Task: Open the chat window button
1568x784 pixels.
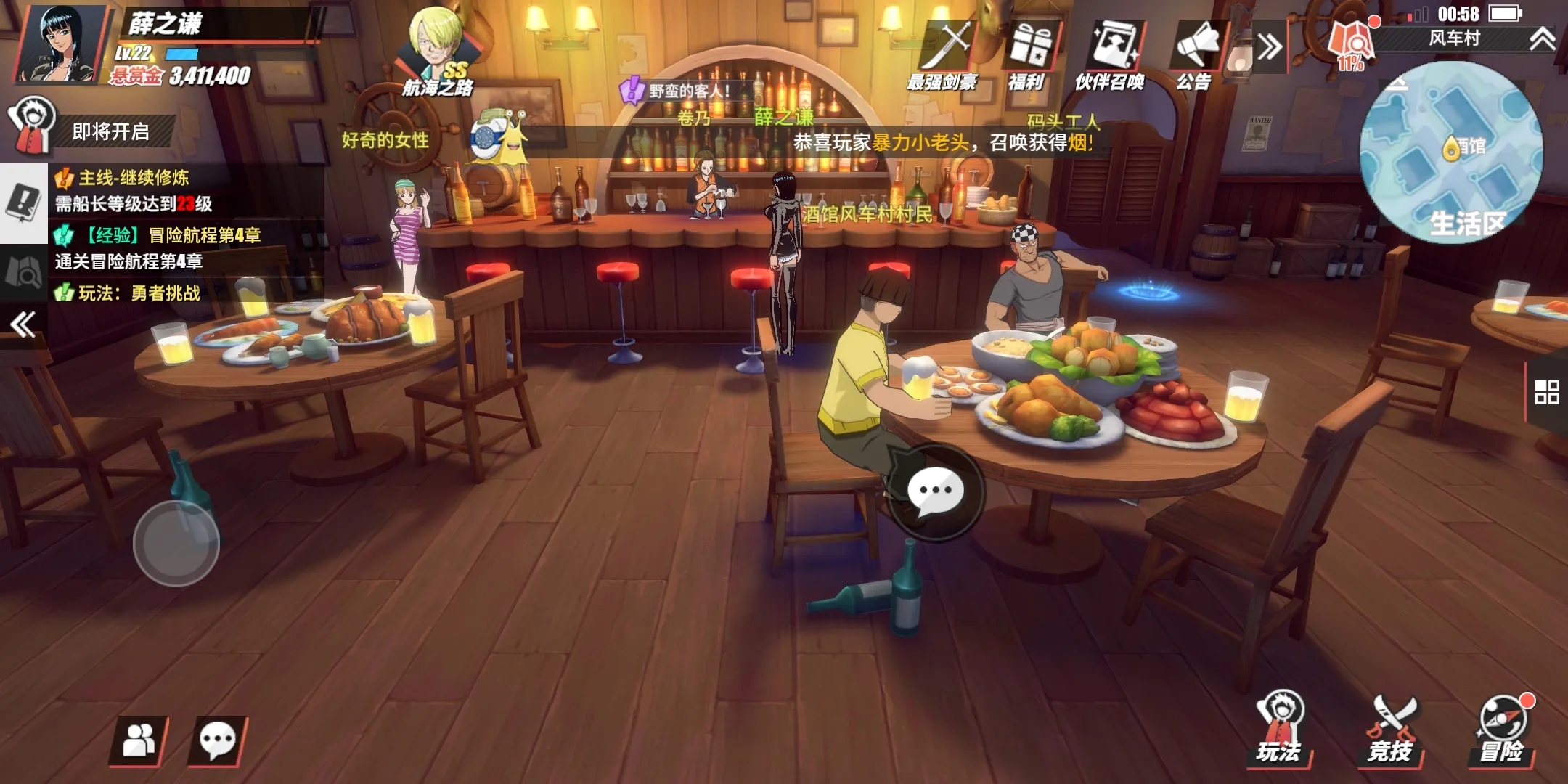Action: click(x=217, y=741)
